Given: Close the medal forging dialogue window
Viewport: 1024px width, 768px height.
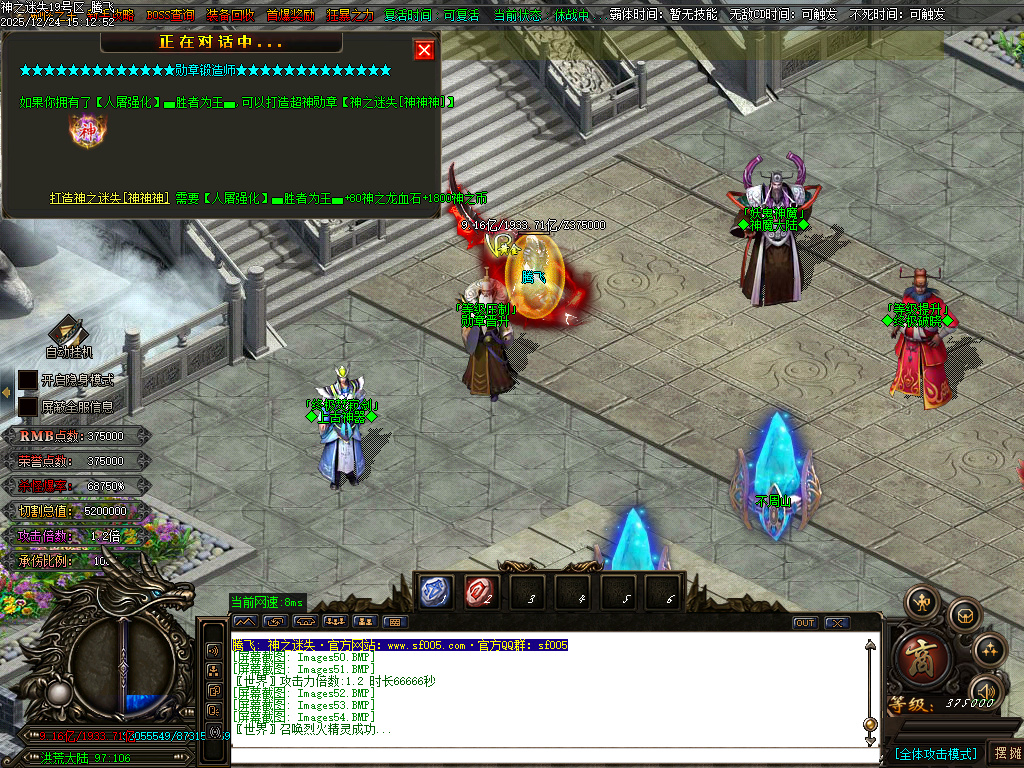Looking at the screenshot, I should click(424, 50).
